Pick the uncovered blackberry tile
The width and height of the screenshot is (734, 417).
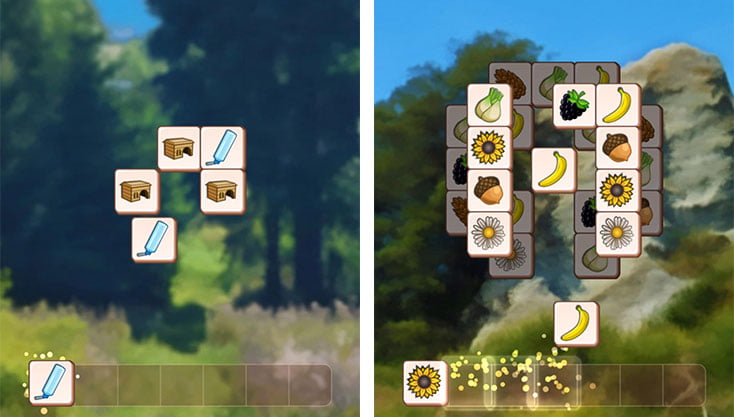point(574,105)
